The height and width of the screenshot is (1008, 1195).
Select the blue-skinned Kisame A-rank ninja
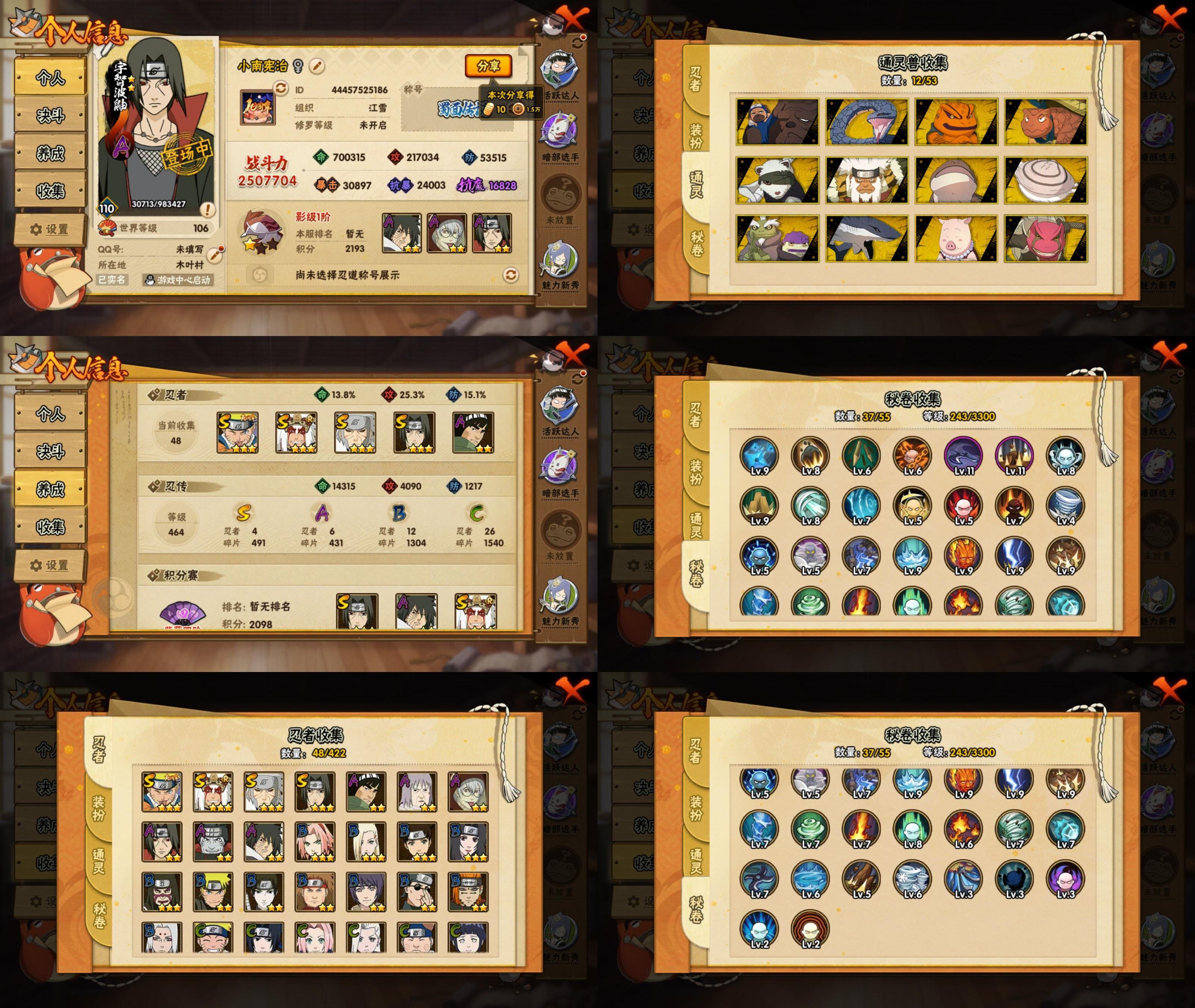pyautogui.click(x=213, y=842)
